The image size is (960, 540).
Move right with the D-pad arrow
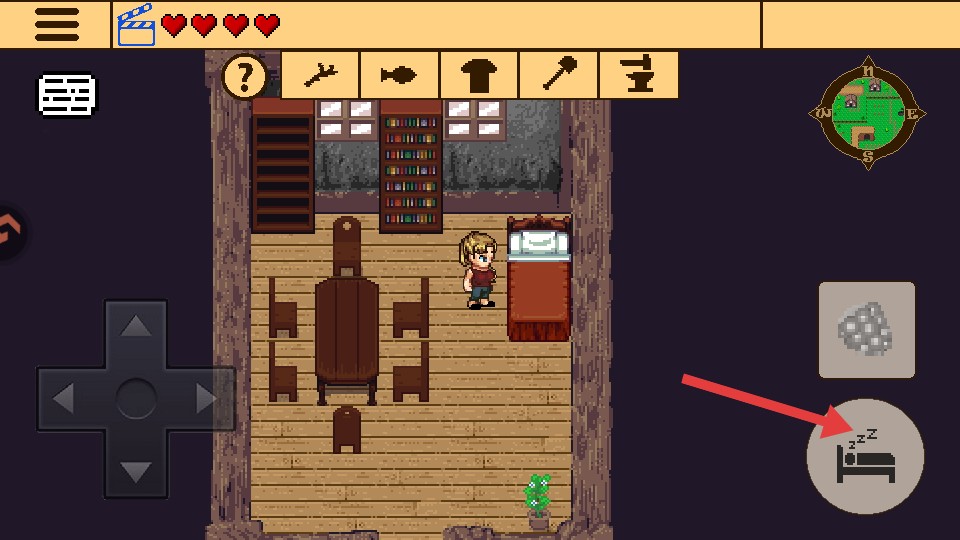tap(208, 400)
